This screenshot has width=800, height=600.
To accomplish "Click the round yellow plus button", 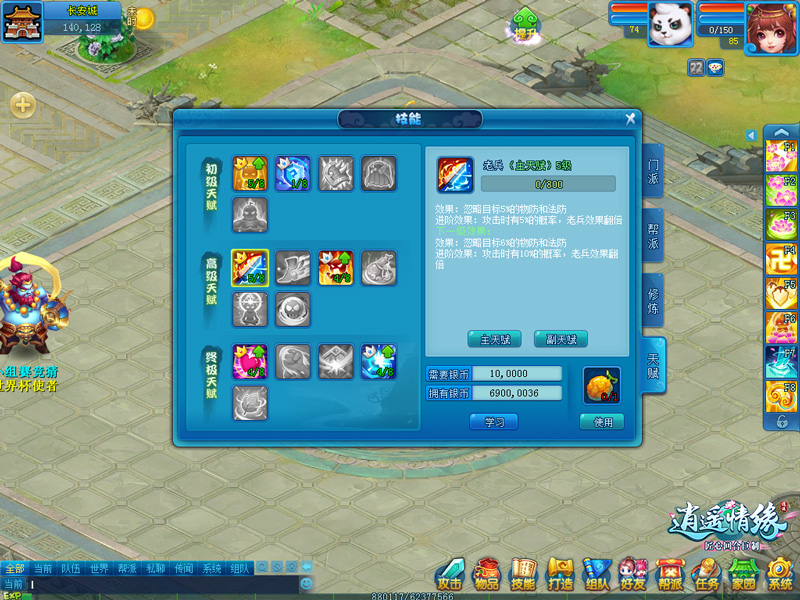I will click(23, 104).
